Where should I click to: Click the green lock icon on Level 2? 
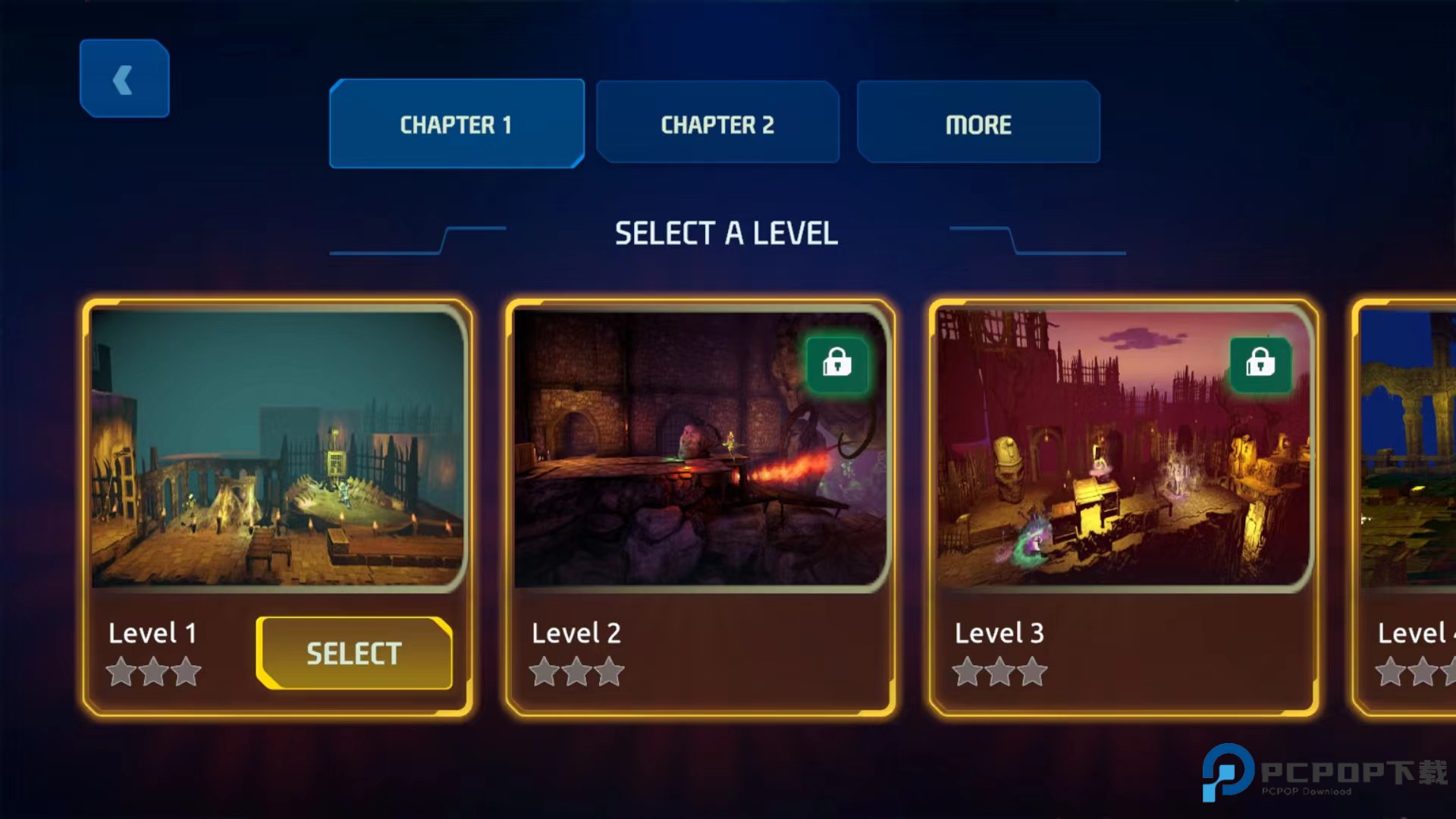pos(837,364)
